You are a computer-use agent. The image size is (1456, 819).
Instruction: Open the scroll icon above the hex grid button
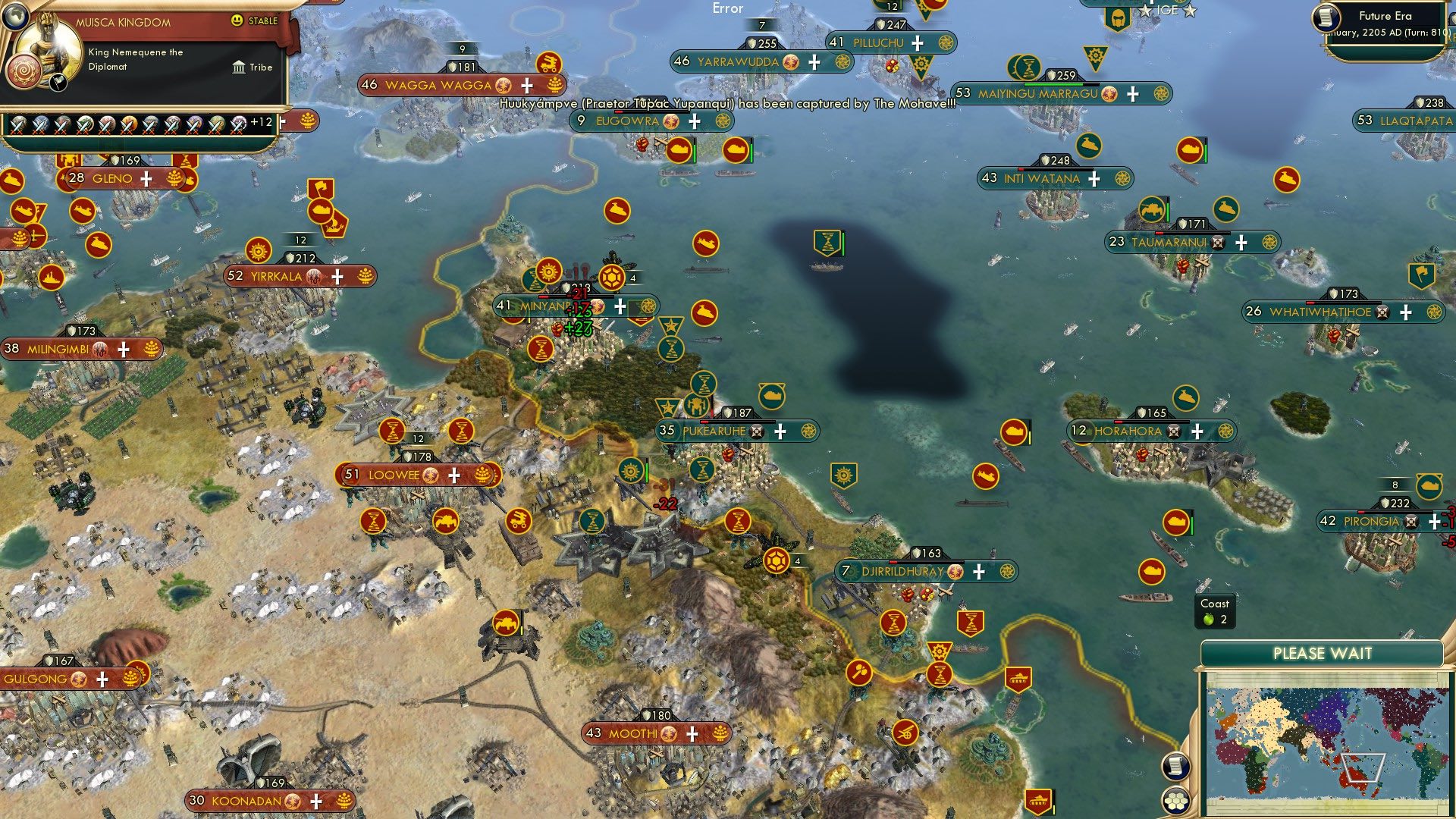[x=1175, y=764]
